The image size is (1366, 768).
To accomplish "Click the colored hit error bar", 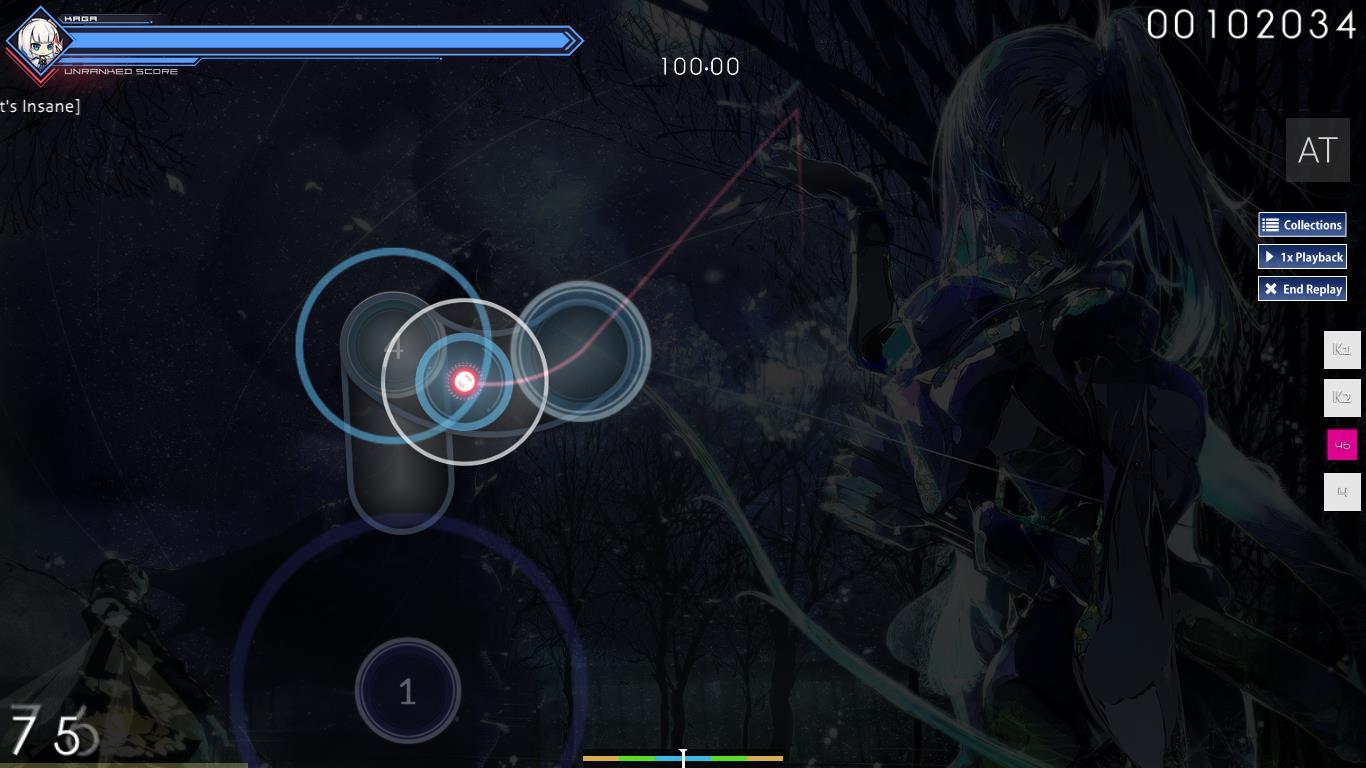I will coord(683,760).
